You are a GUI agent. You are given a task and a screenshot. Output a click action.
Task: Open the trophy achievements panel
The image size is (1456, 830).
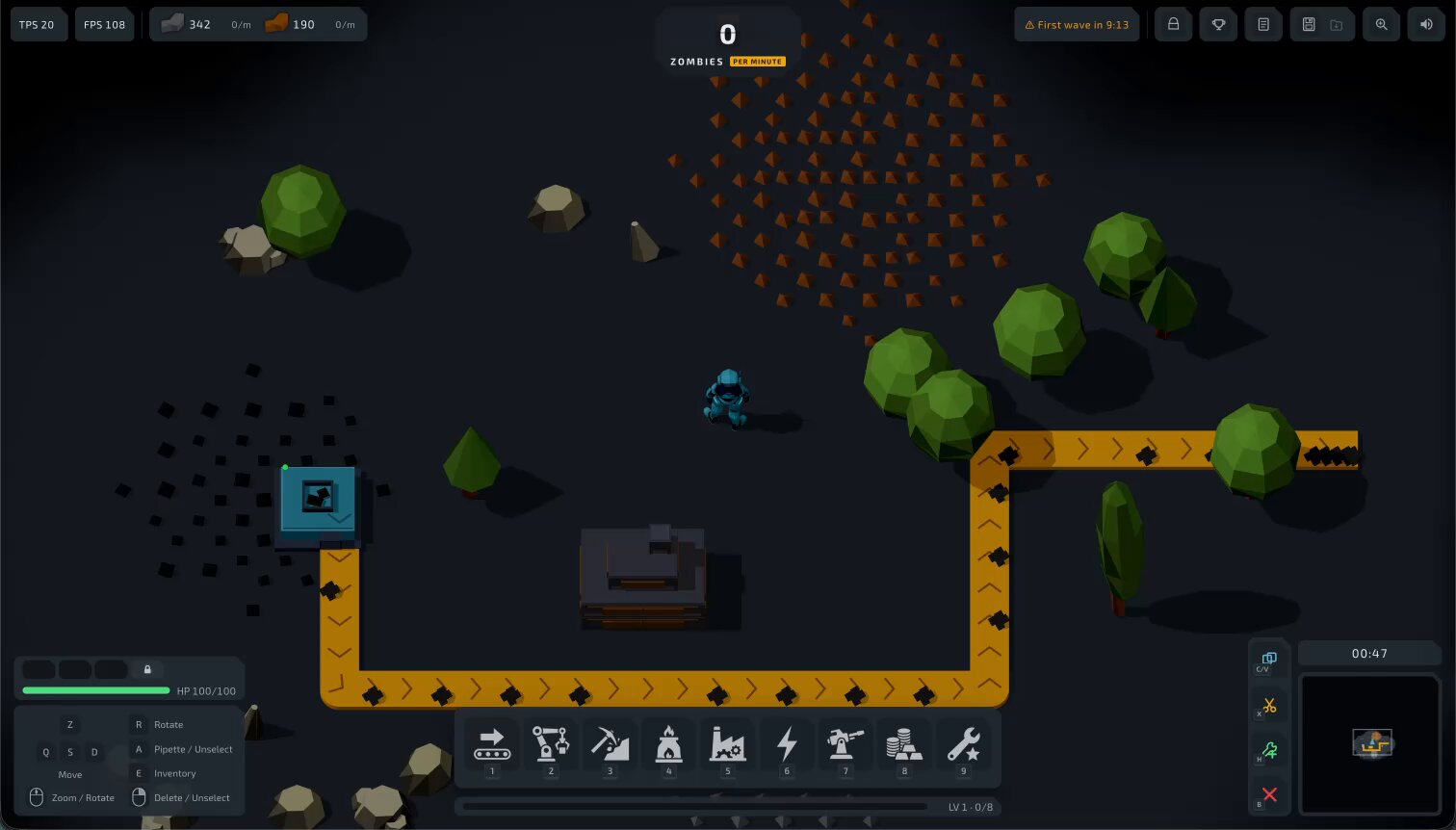tap(1218, 25)
